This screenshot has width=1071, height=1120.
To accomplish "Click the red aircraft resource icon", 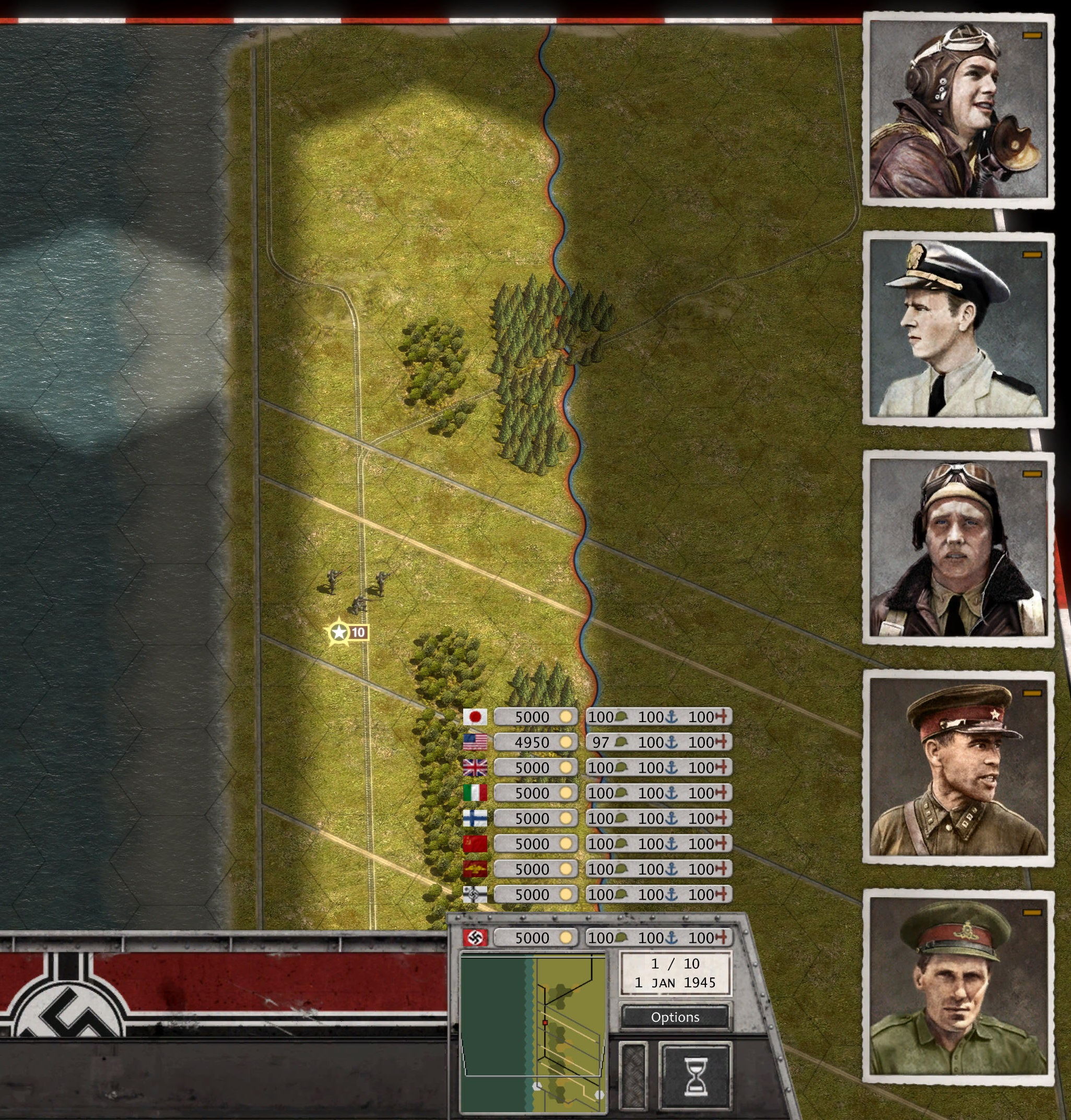I will pos(721,716).
